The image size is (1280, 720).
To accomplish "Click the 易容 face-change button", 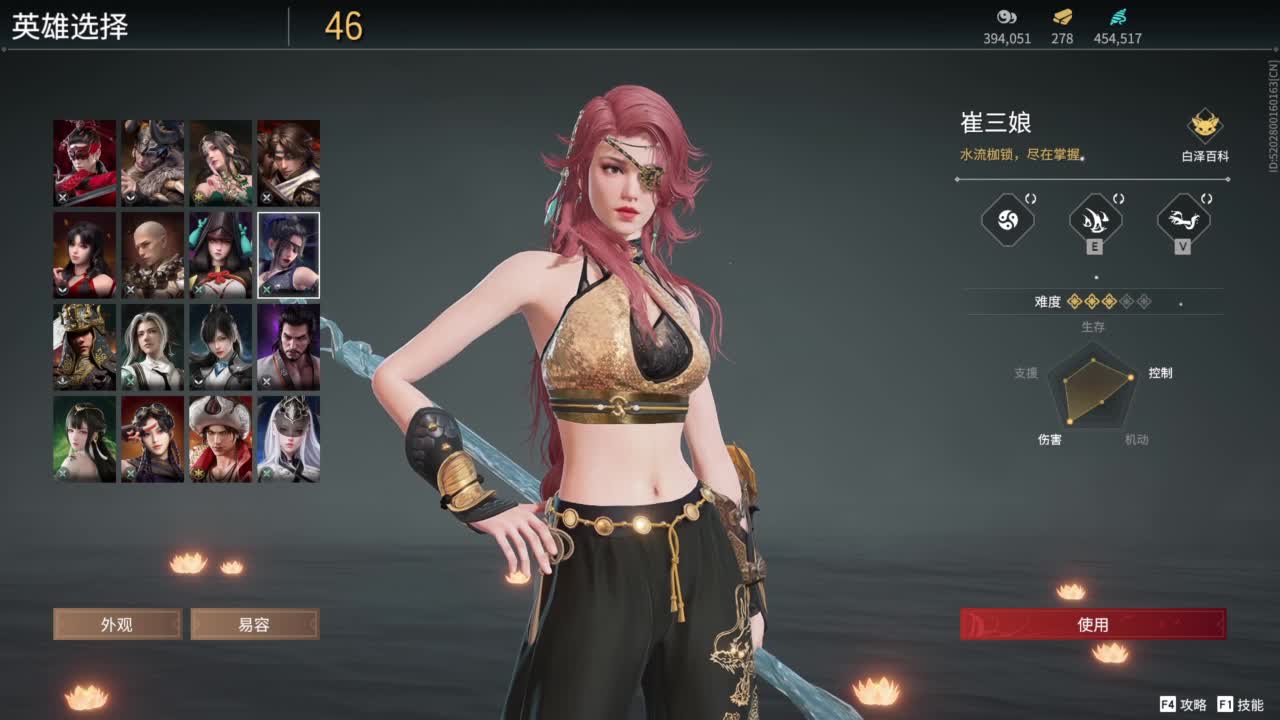I will click(x=255, y=624).
